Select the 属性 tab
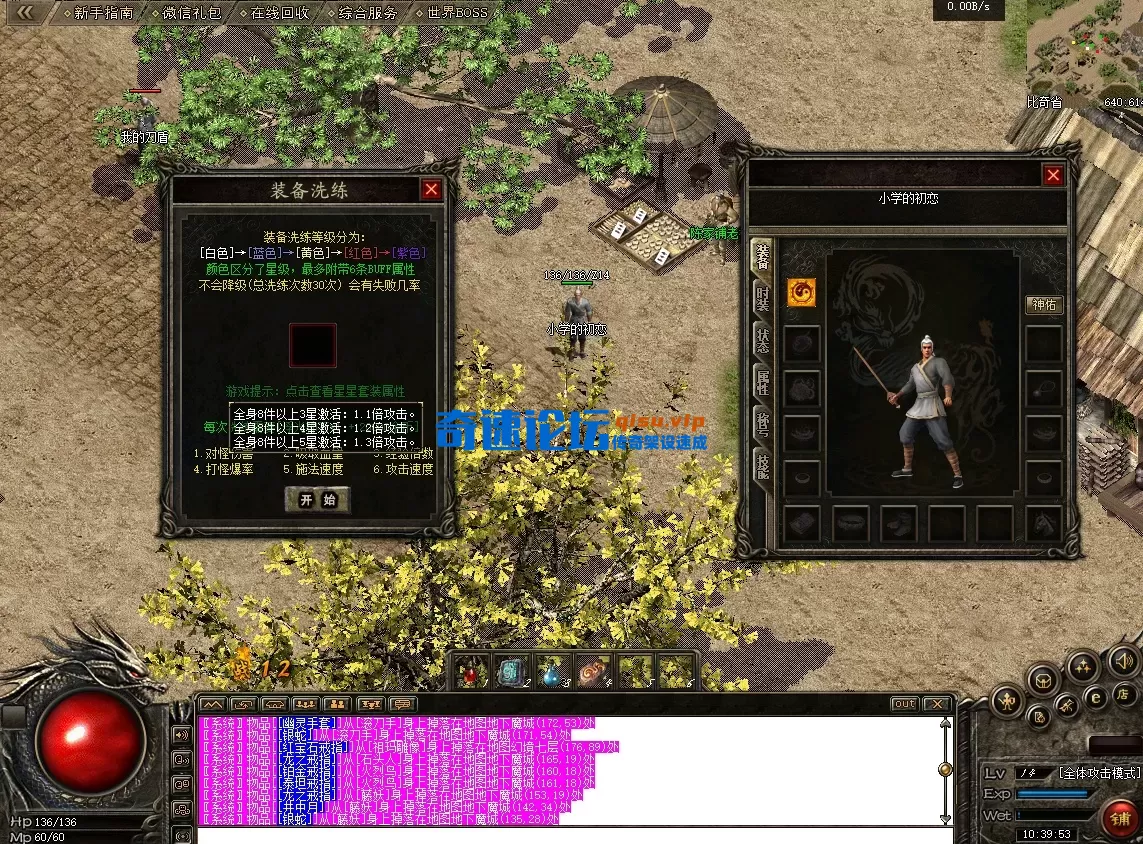 (763, 381)
